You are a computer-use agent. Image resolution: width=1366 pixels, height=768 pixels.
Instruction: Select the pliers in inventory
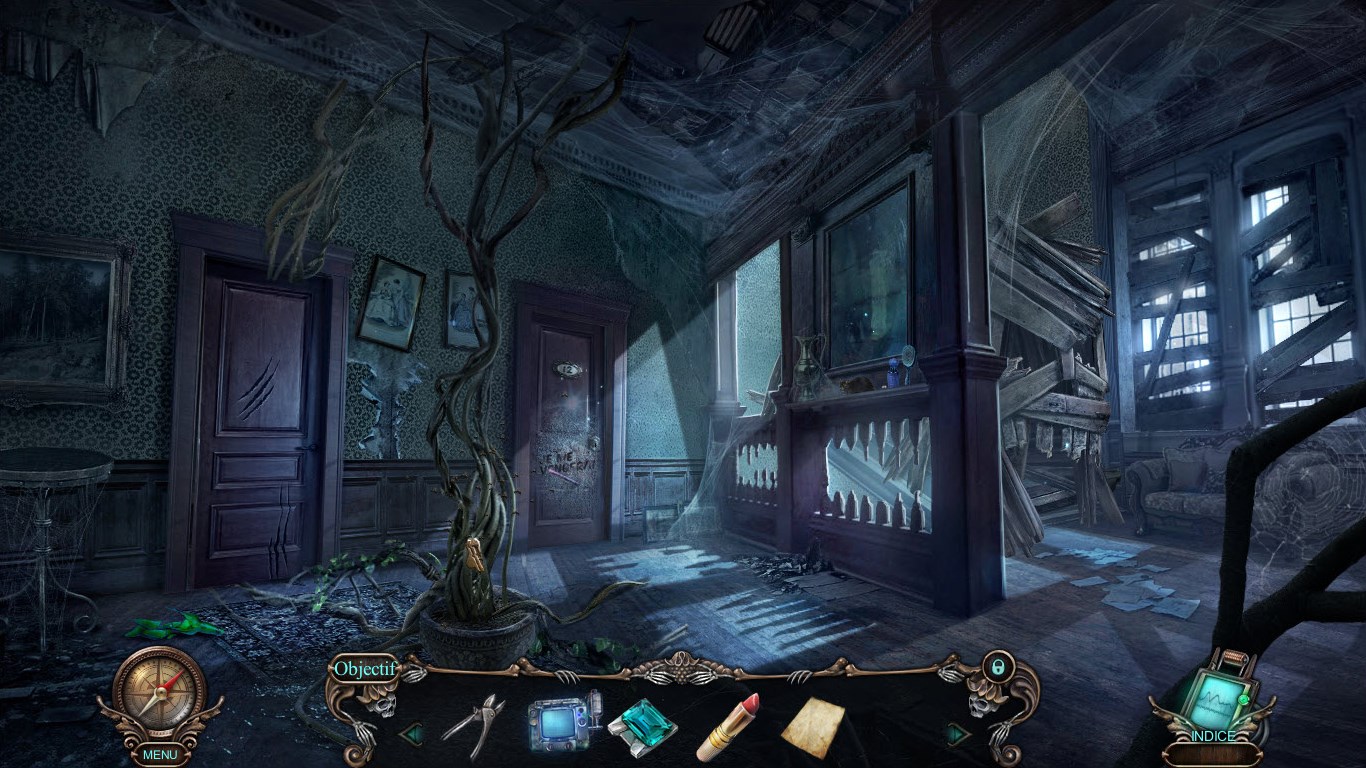473,724
